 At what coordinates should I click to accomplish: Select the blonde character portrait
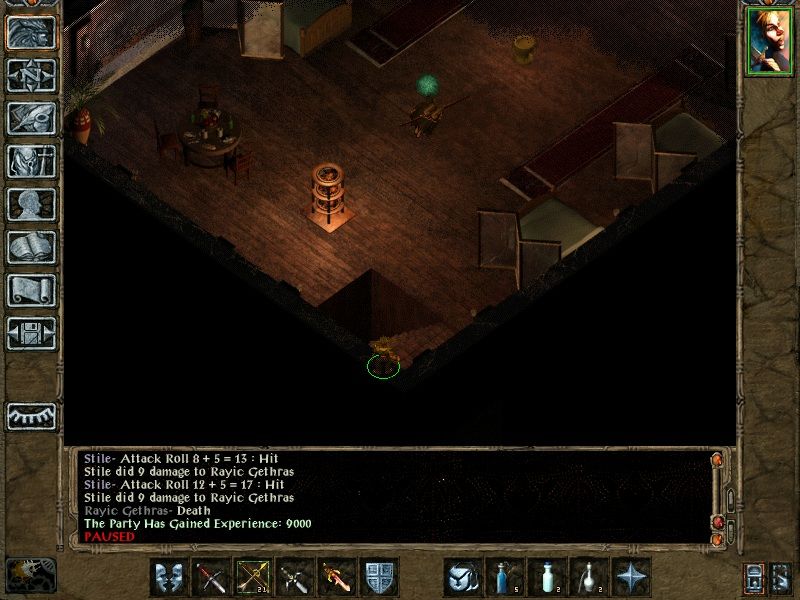[x=769, y=42]
